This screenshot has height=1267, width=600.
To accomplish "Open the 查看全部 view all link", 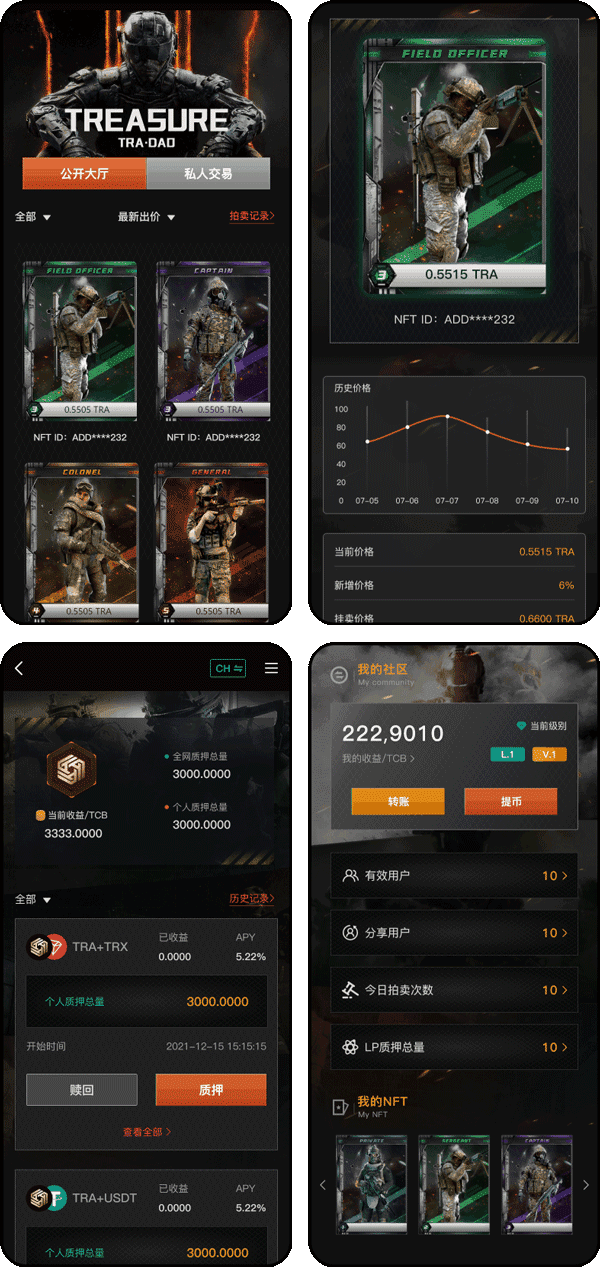I will click(x=146, y=1132).
